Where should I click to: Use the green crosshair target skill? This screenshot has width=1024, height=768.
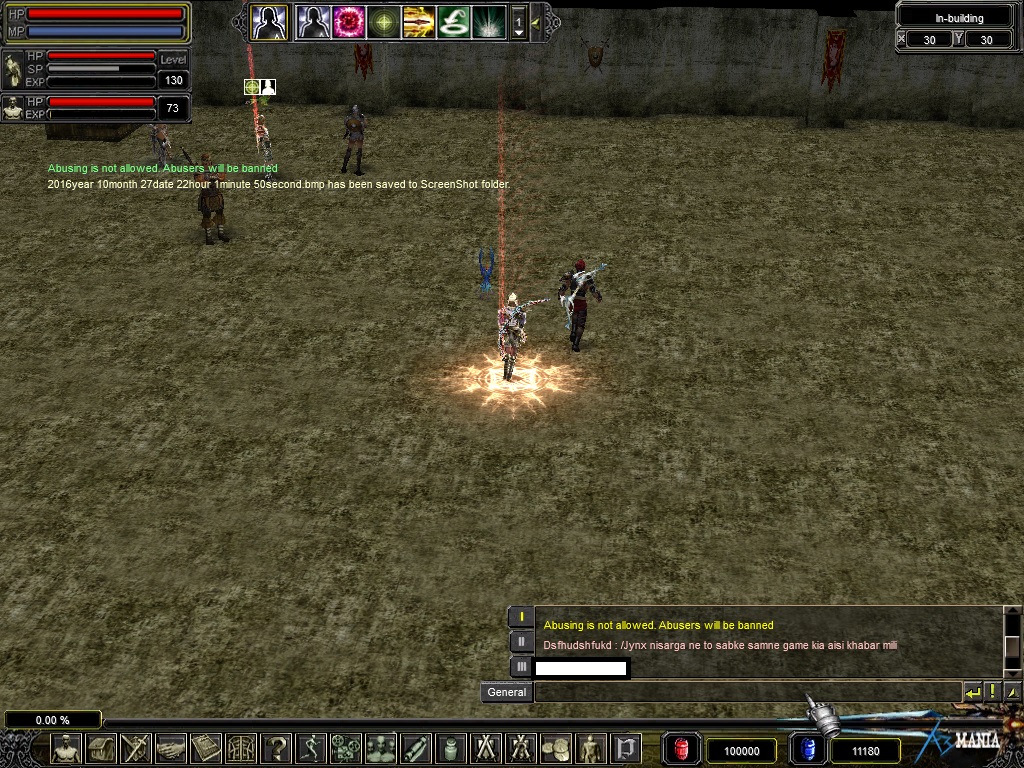point(384,21)
